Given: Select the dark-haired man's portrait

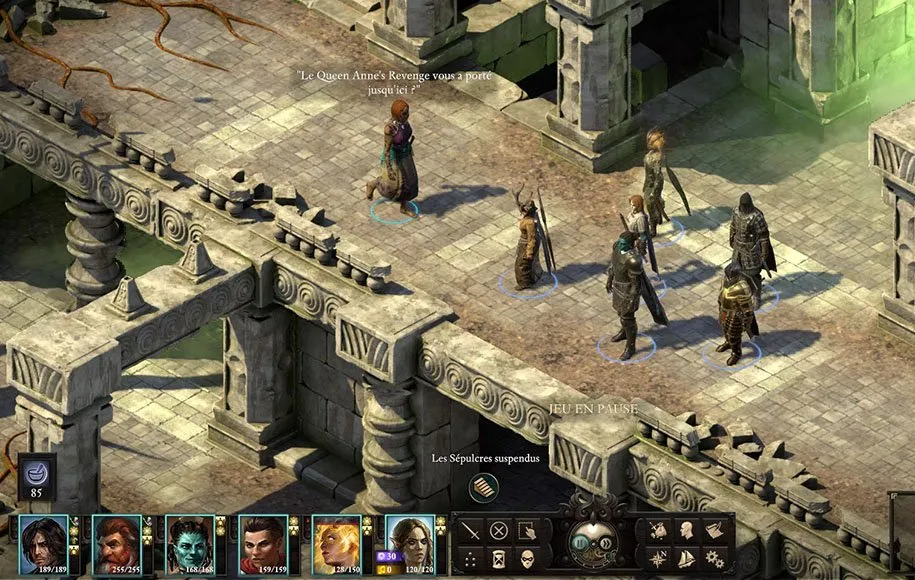Looking at the screenshot, I should click(x=43, y=543).
